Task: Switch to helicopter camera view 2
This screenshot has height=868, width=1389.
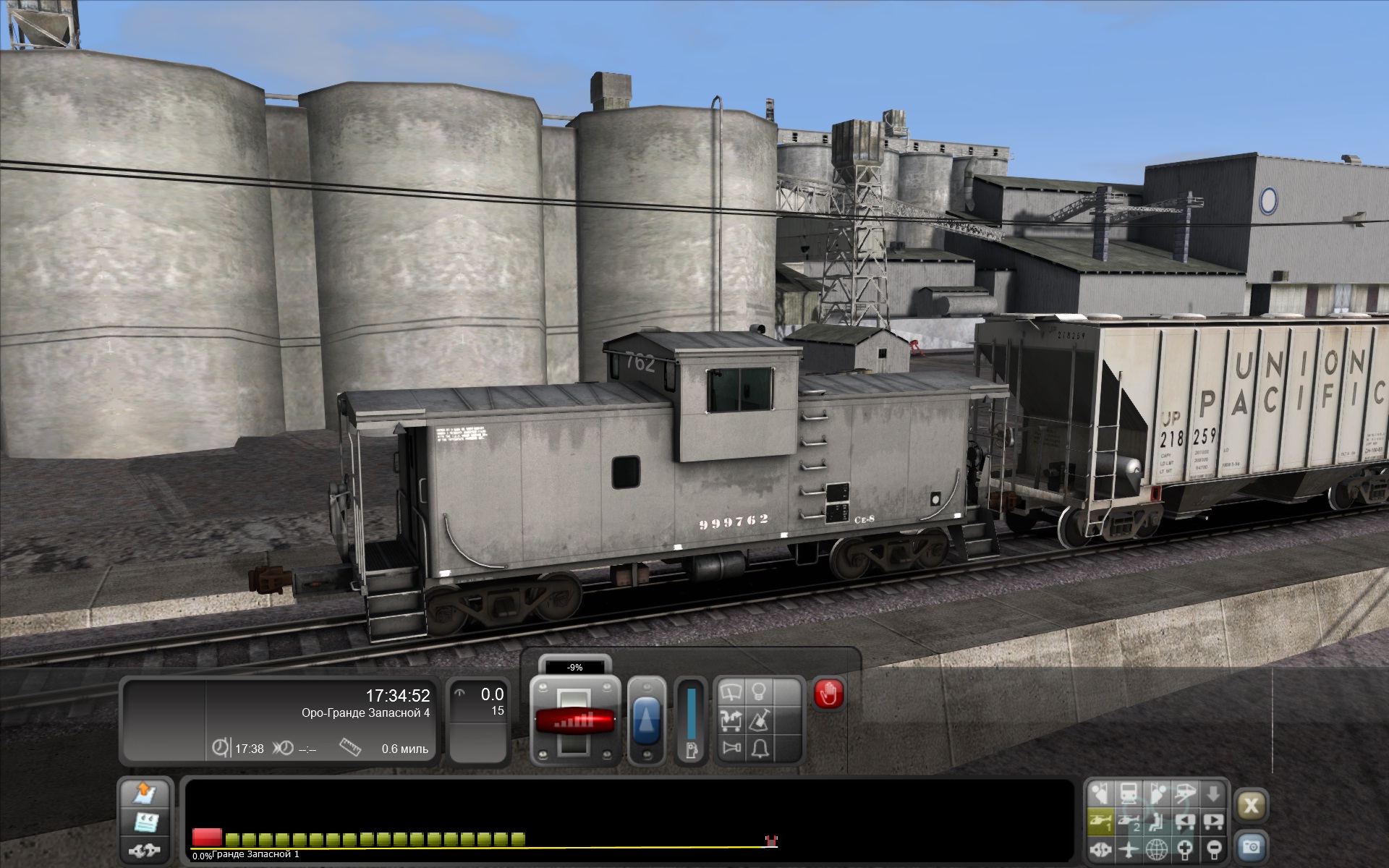Action: point(1128,822)
